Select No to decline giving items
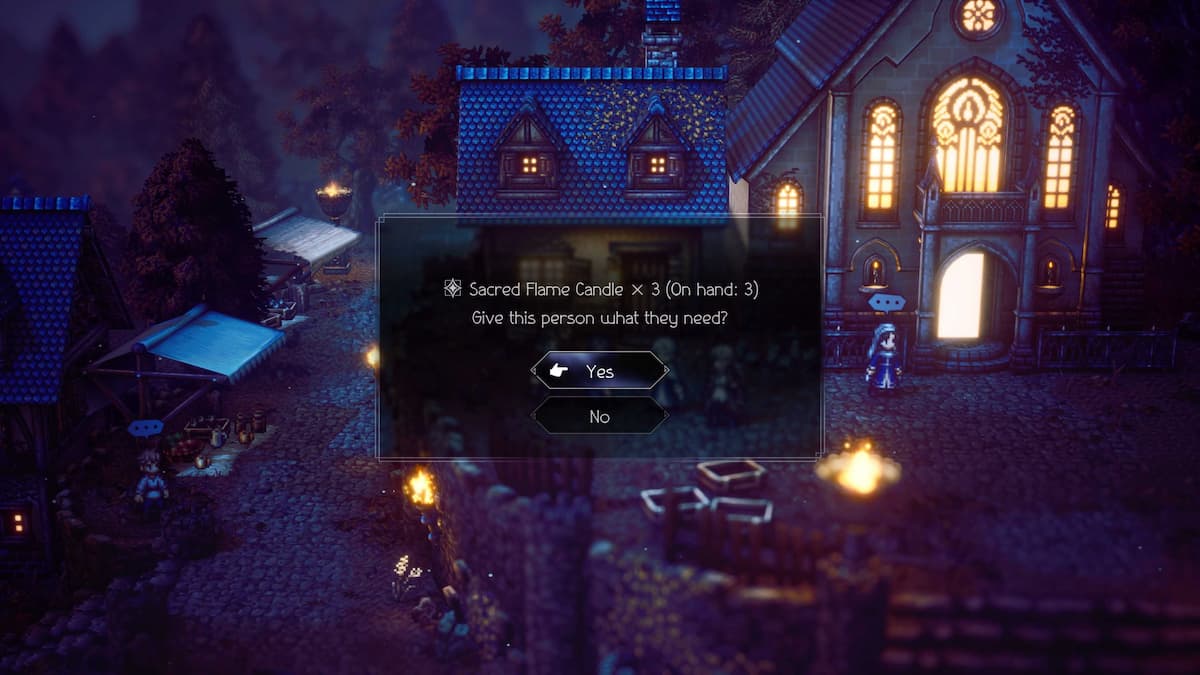Viewport: 1200px width, 675px height. coord(599,416)
